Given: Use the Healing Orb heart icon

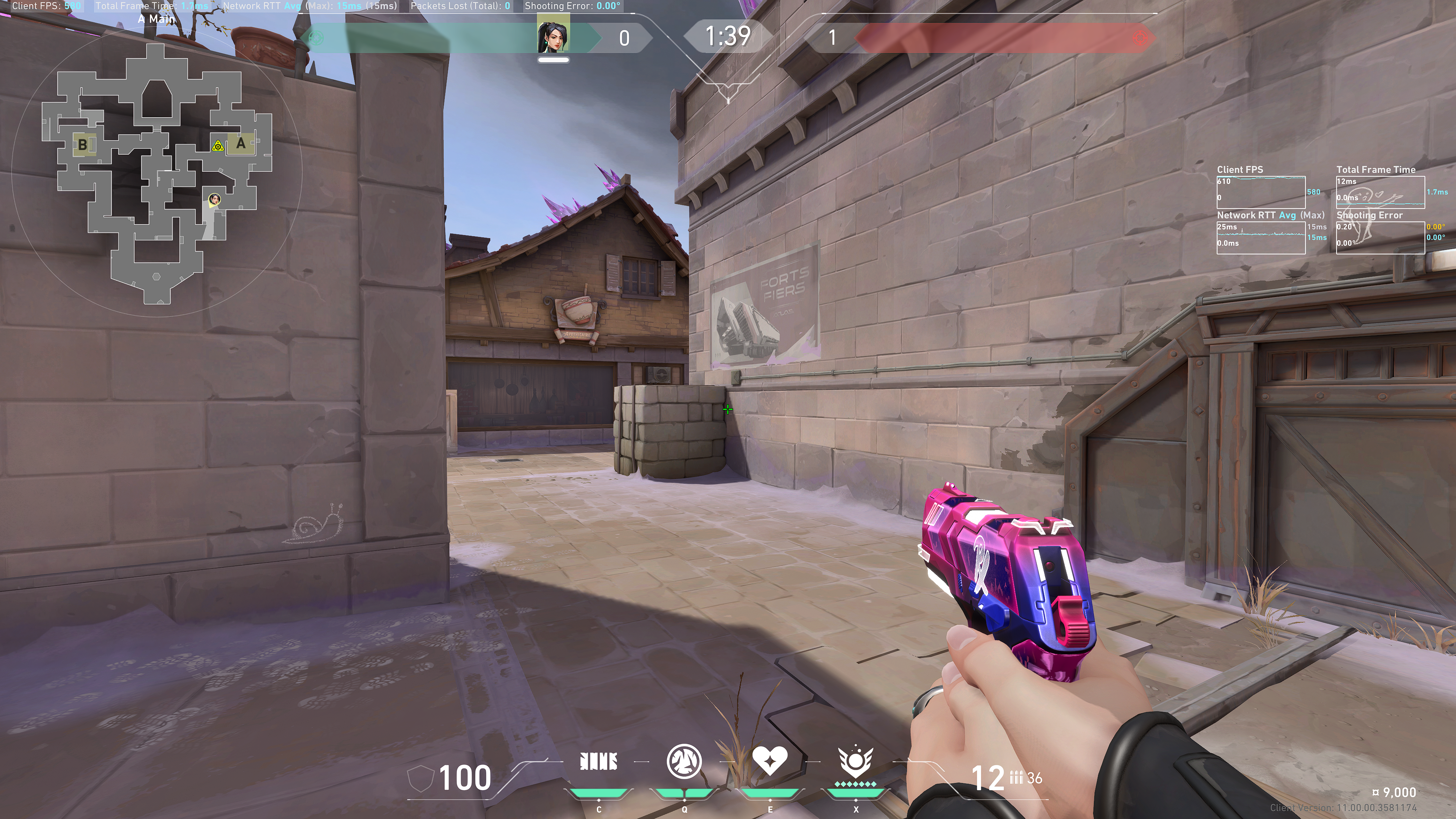Looking at the screenshot, I should (x=769, y=761).
